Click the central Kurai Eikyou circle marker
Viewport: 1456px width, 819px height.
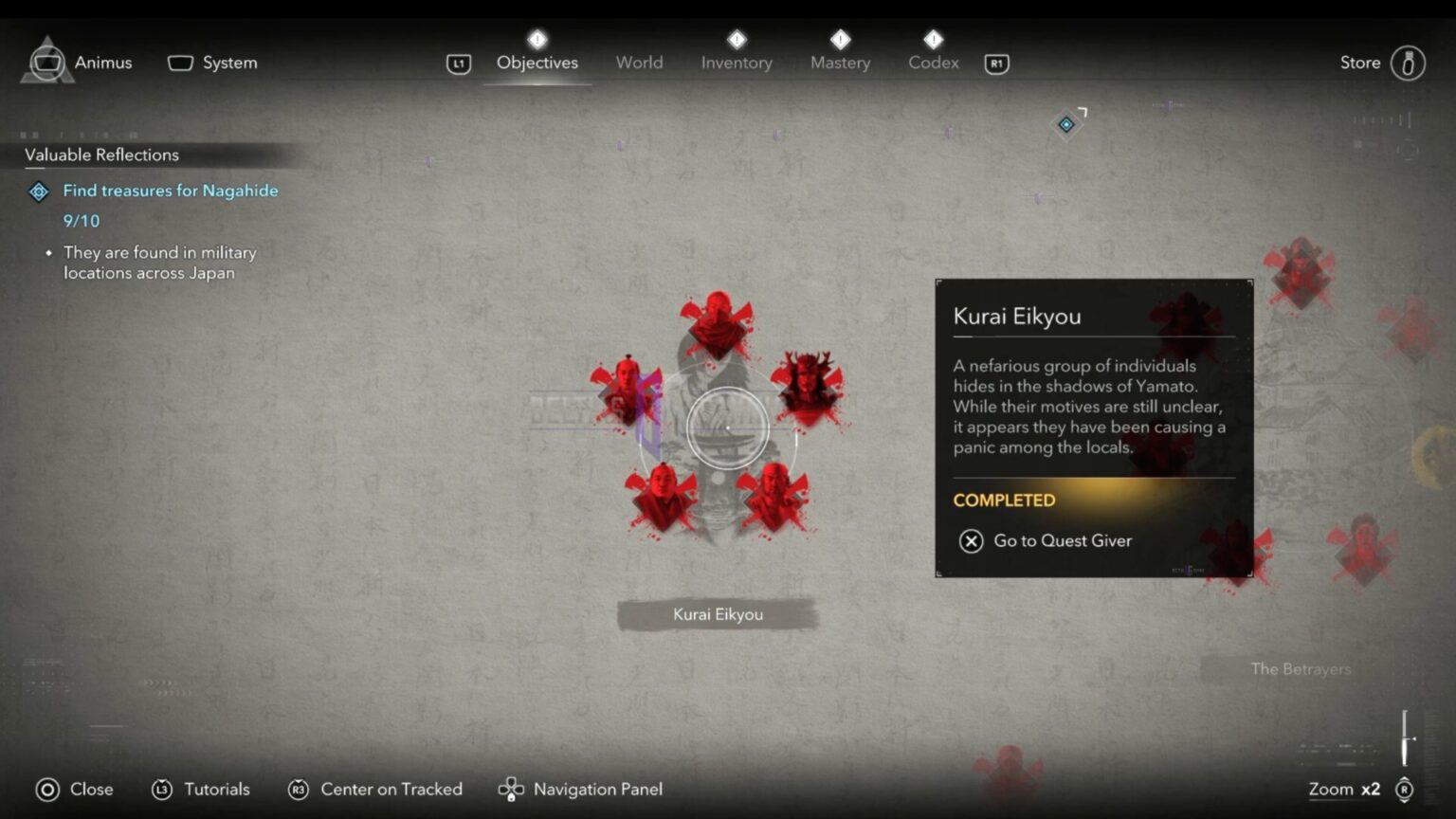click(727, 428)
